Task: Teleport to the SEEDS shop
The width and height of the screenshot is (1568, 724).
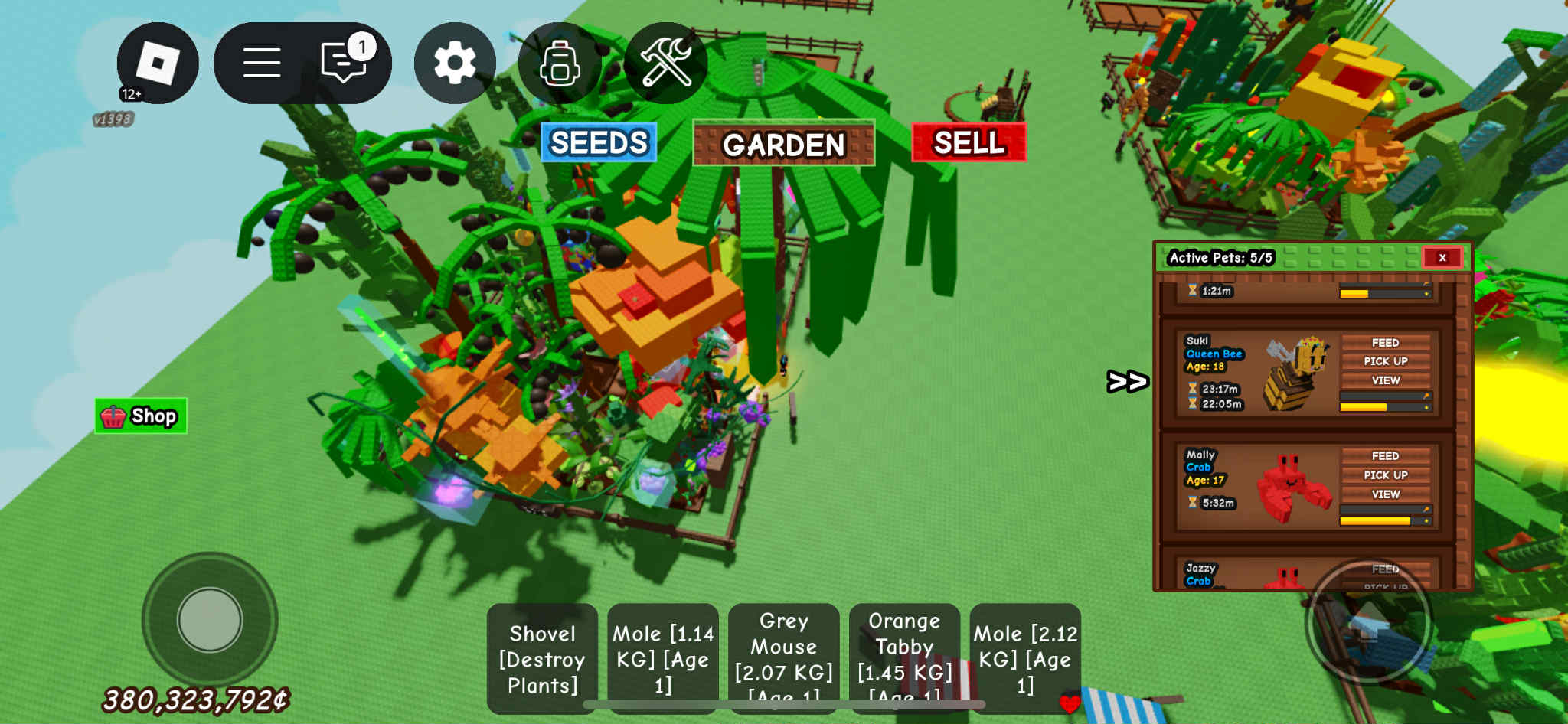Action: coord(599,142)
